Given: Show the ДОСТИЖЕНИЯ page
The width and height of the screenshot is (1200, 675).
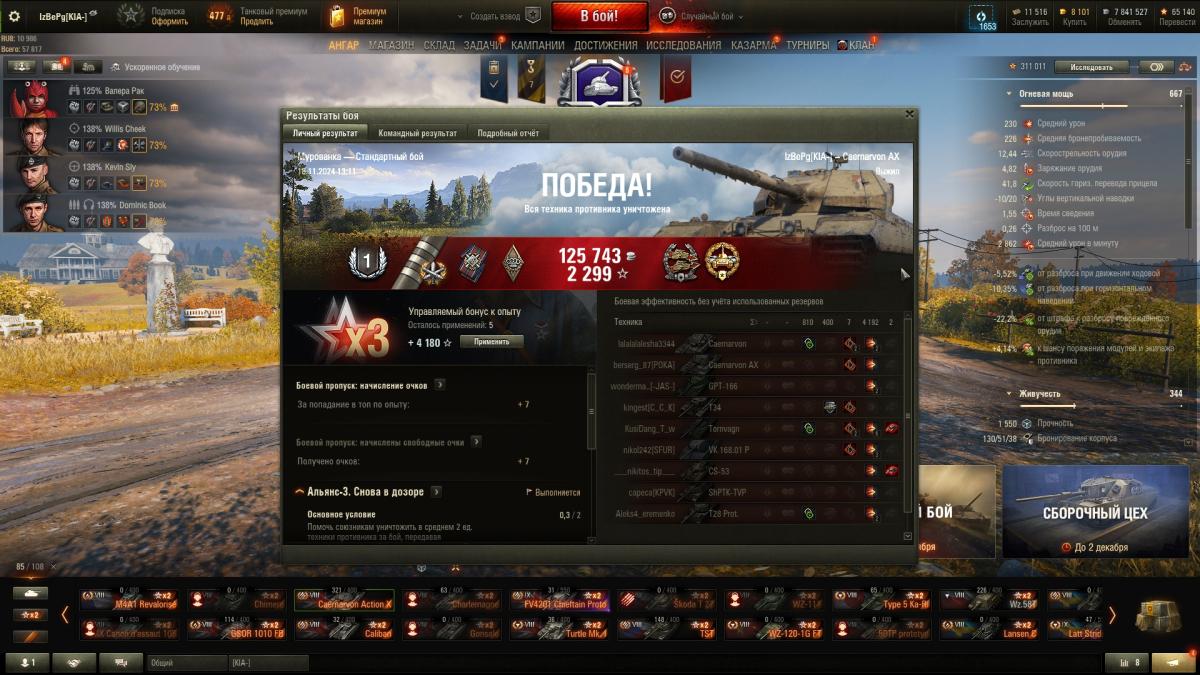Looking at the screenshot, I should point(605,45).
